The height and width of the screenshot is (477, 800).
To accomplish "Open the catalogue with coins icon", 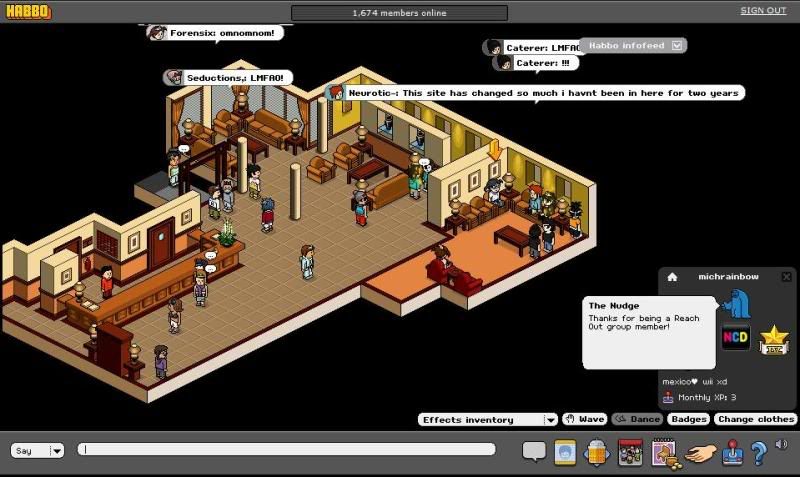I will (x=665, y=452).
